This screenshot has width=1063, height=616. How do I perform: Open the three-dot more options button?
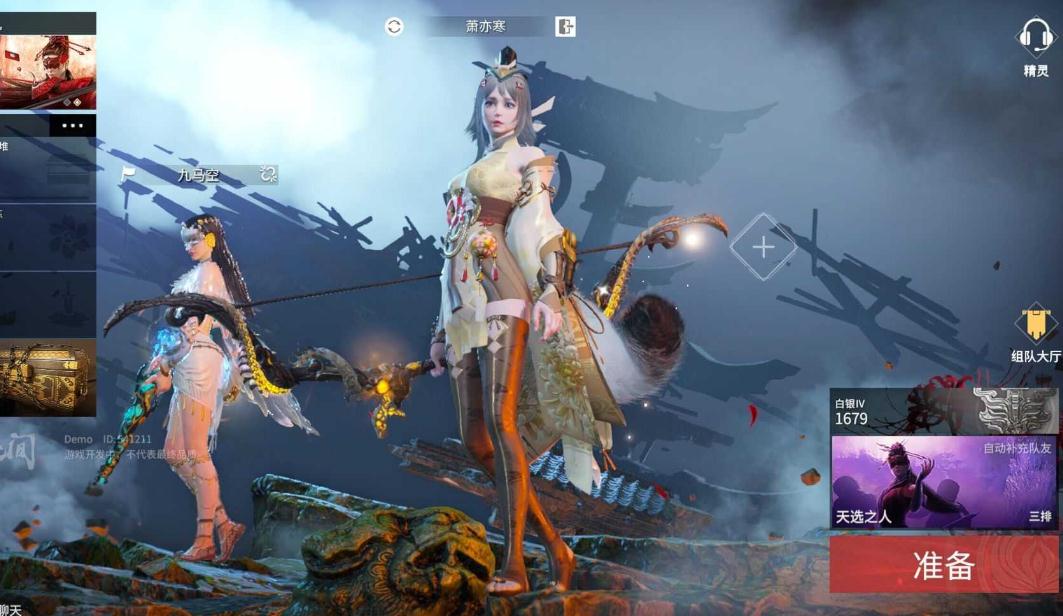72,126
